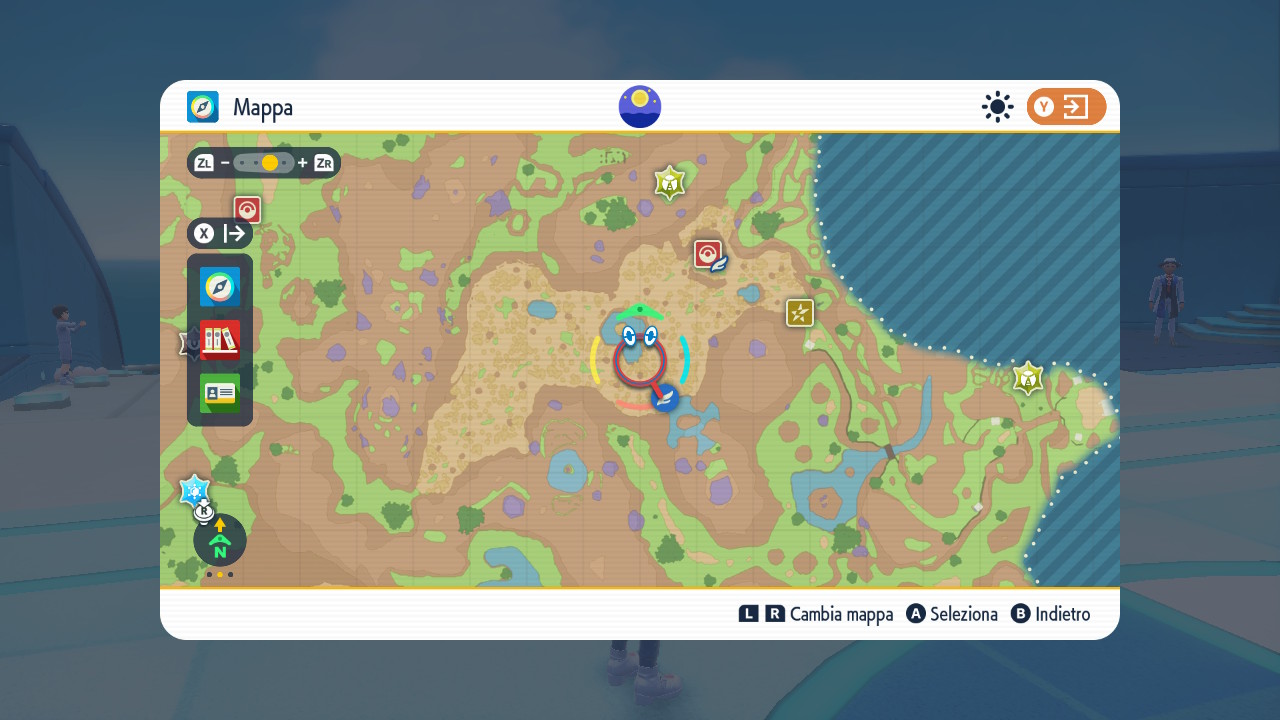
Task: Choose the Team Star base marker
Action: pos(800,313)
